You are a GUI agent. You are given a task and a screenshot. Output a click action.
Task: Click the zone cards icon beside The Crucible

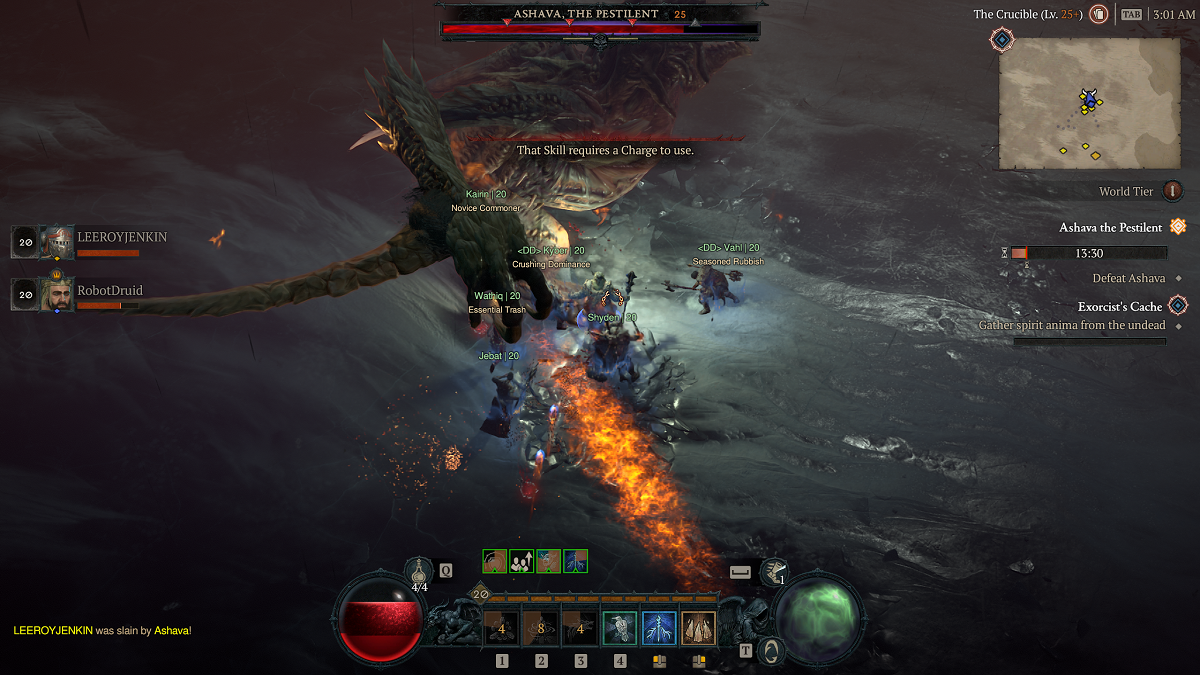[1098, 14]
